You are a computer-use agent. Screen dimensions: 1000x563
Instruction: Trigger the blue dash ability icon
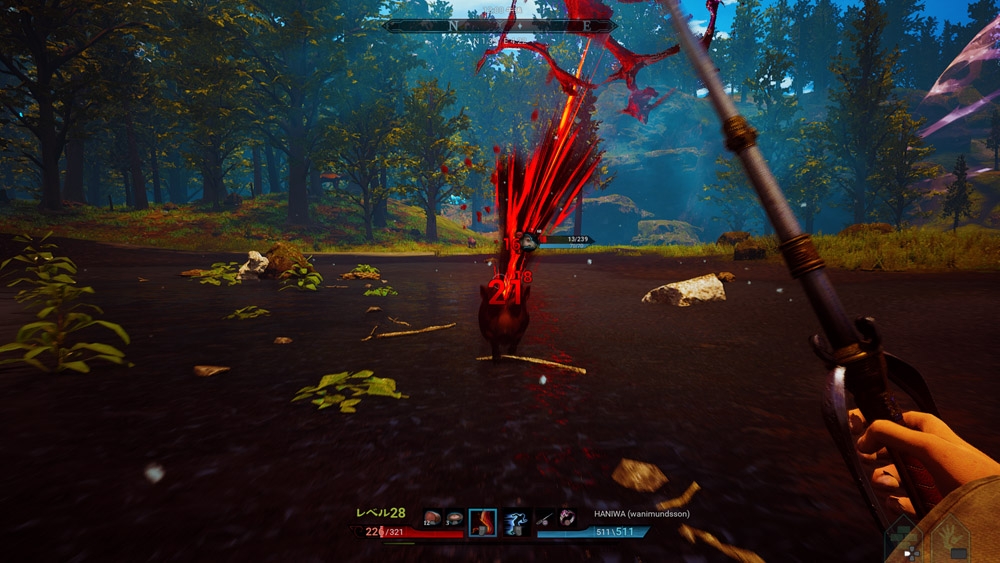point(514,522)
